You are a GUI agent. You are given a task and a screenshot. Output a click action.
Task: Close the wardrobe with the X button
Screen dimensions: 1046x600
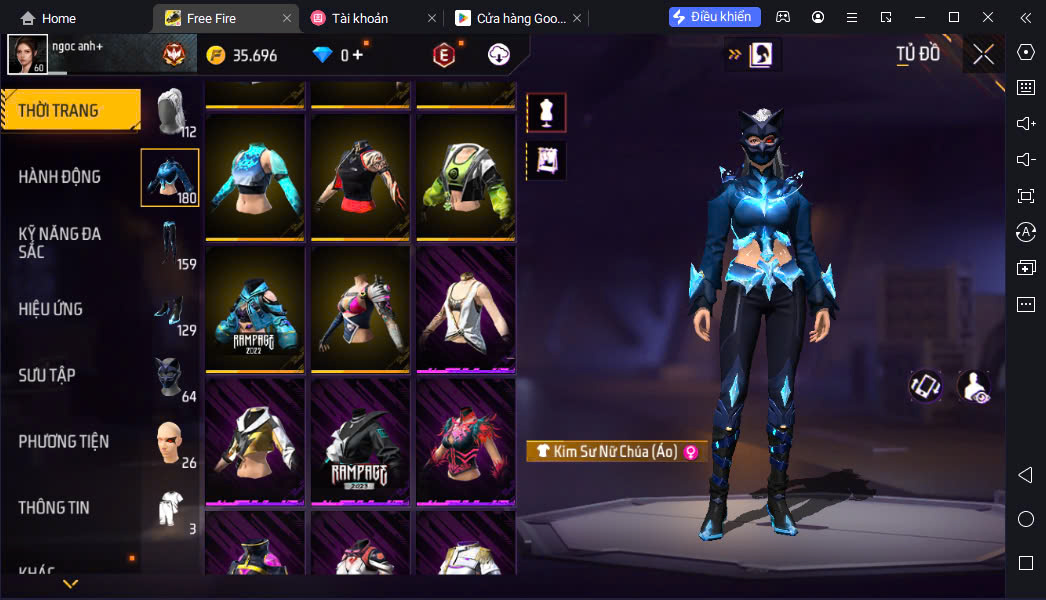coord(984,54)
